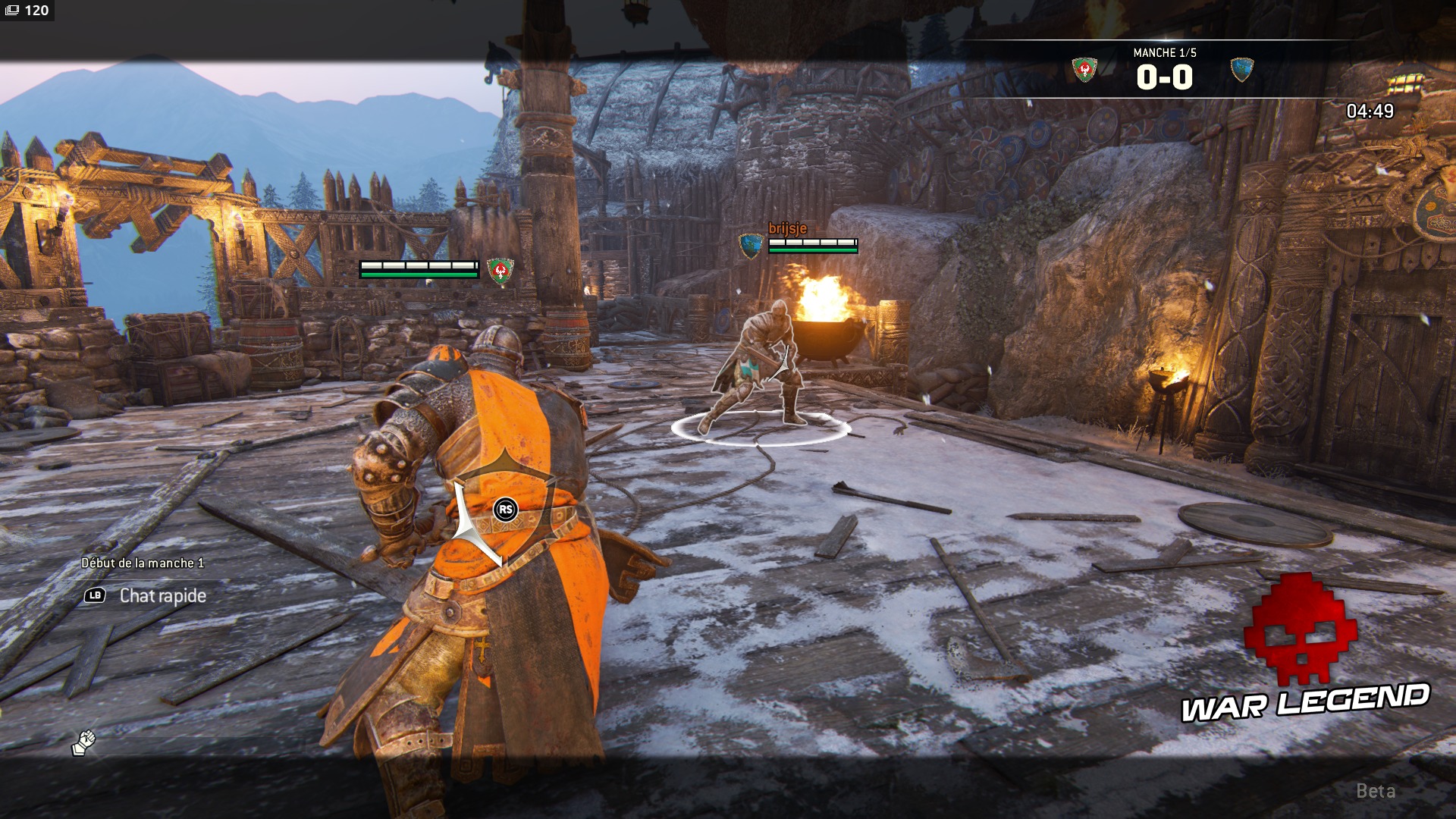Click the red team emblem on the scoreboard

[x=1084, y=70]
